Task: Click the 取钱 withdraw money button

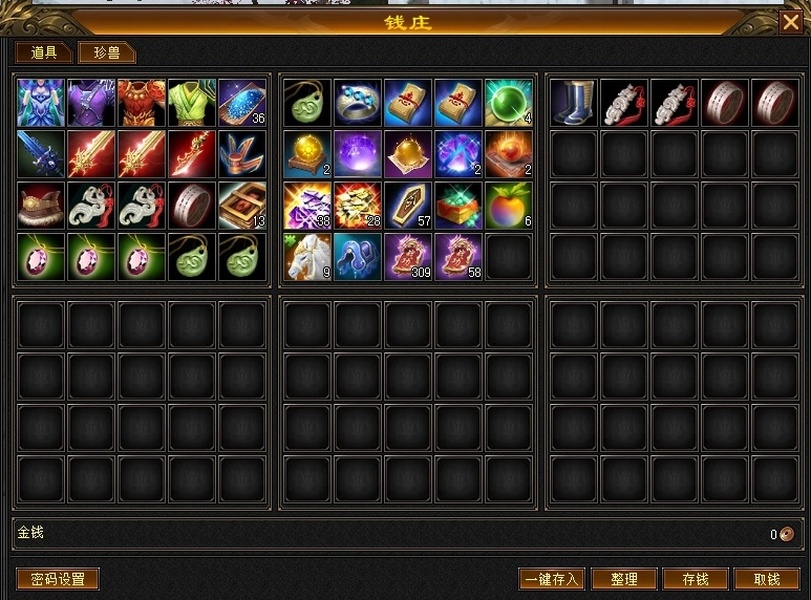Action: [x=767, y=579]
